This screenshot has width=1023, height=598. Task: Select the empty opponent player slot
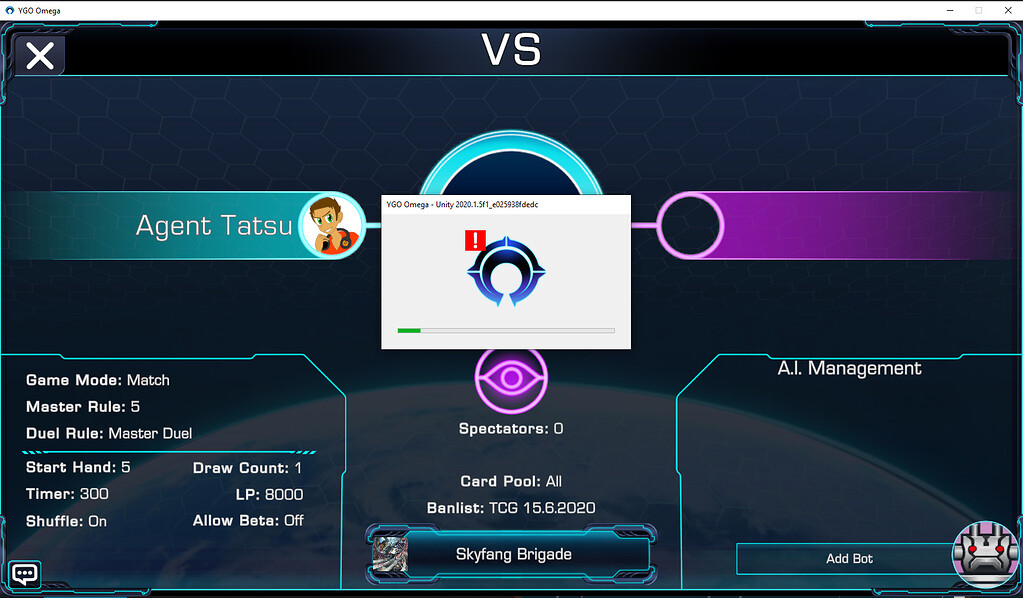[x=690, y=225]
